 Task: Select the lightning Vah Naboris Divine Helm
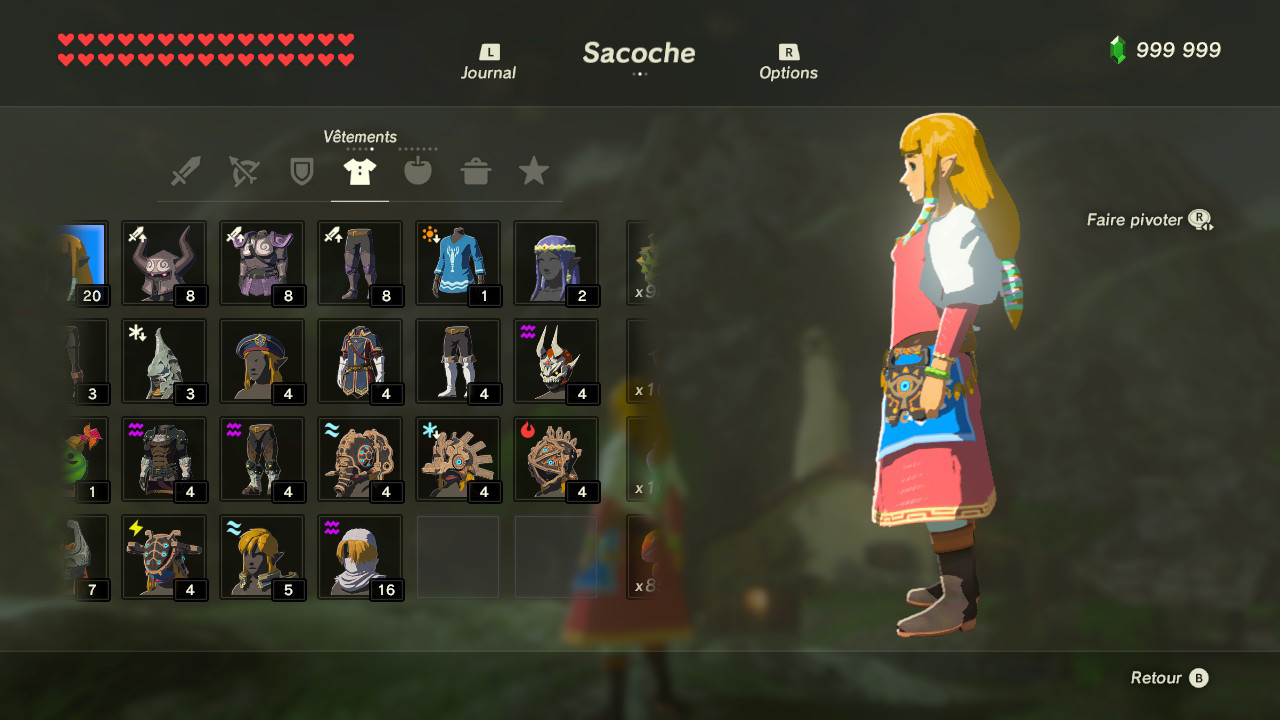[x=164, y=555]
